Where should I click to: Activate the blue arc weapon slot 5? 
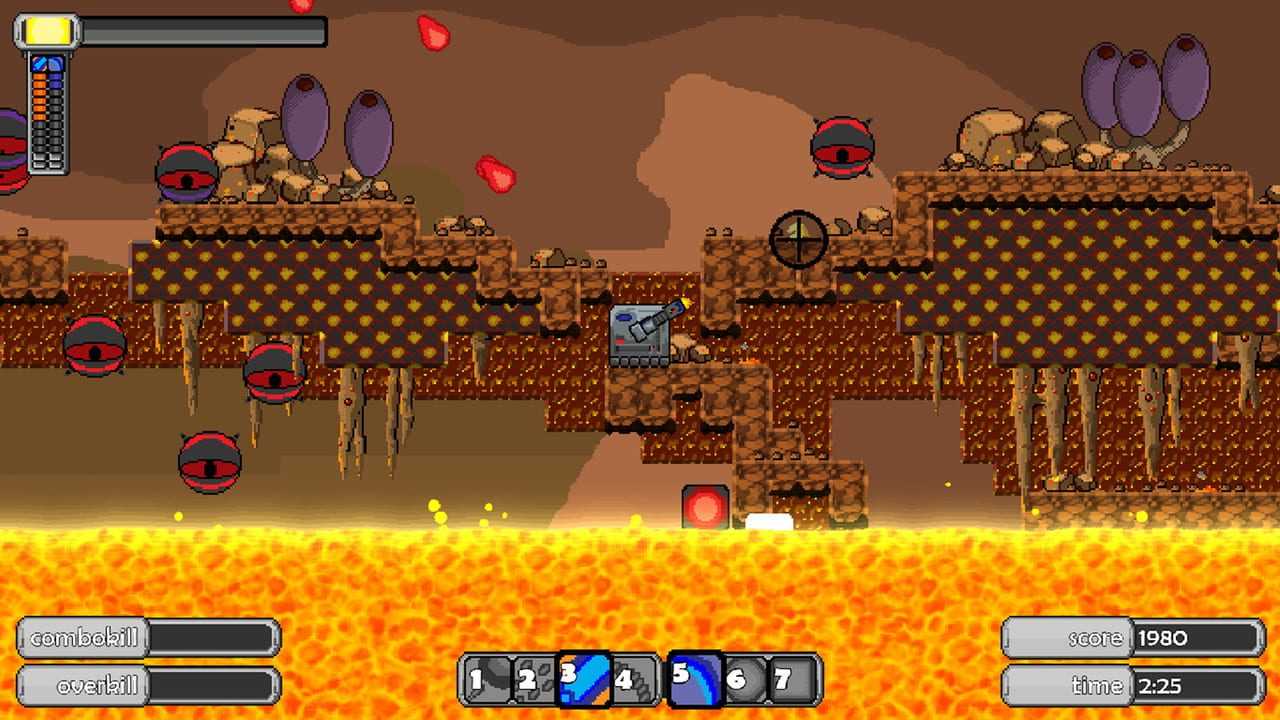(x=694, y=680)
